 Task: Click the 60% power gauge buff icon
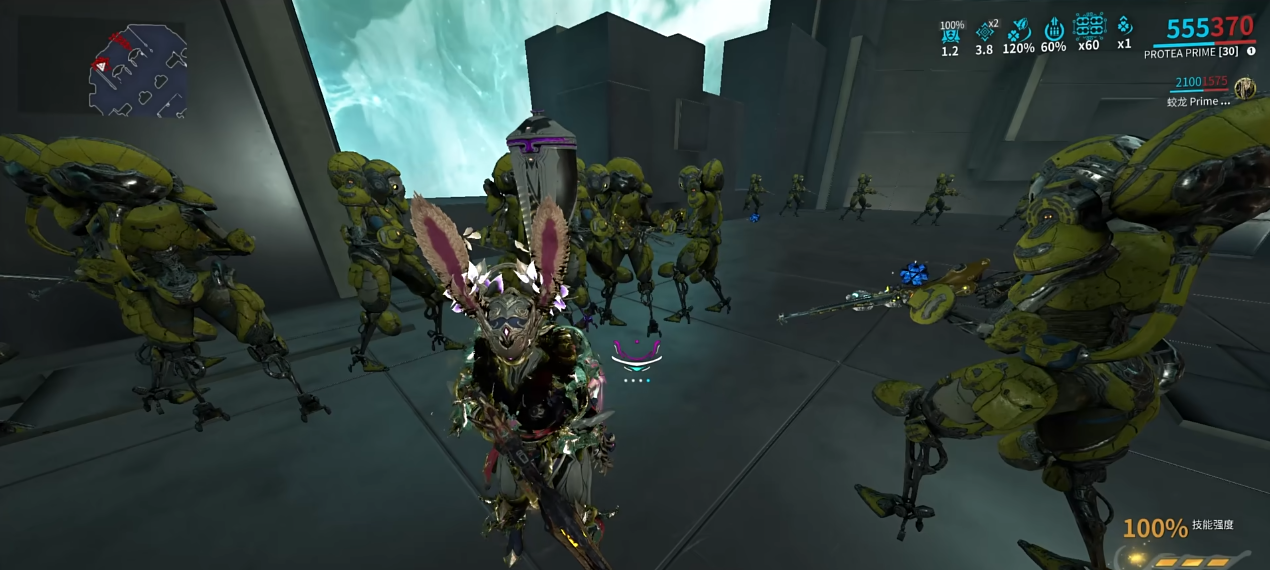coord(1053,30)
